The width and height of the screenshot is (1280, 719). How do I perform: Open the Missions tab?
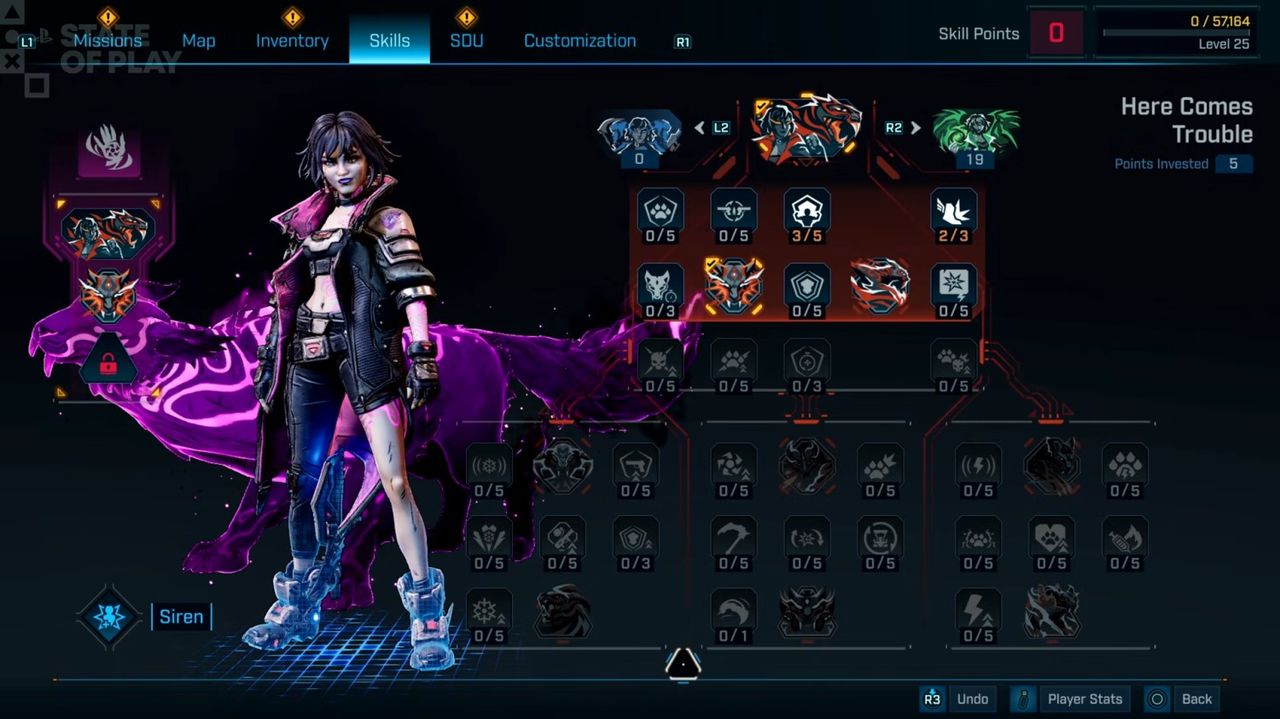[107, 41]
